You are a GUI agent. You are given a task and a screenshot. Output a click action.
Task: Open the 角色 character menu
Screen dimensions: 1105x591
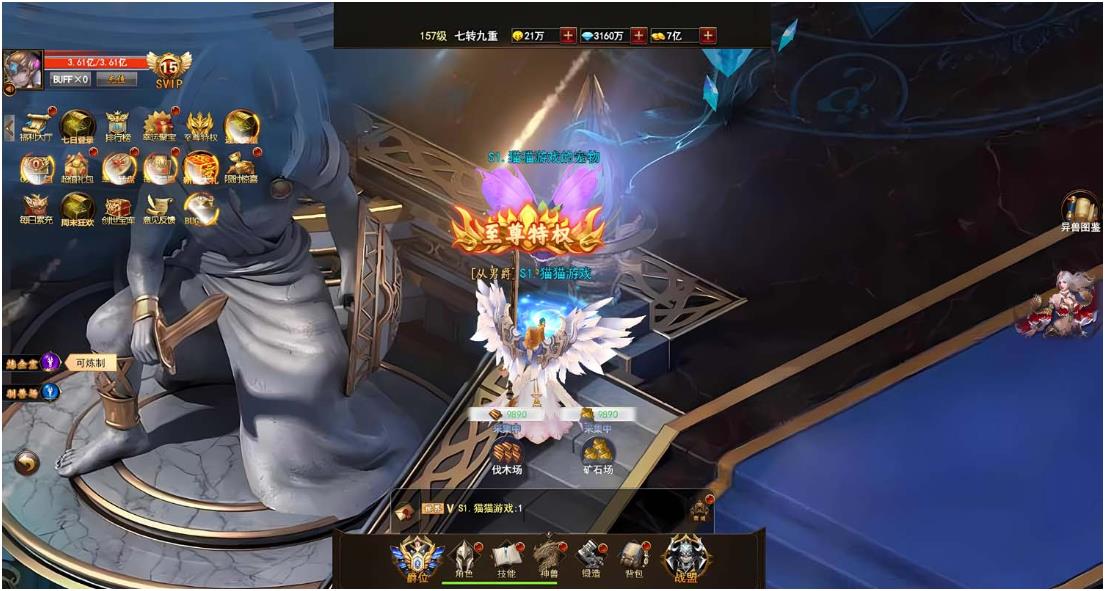point(463,556)
